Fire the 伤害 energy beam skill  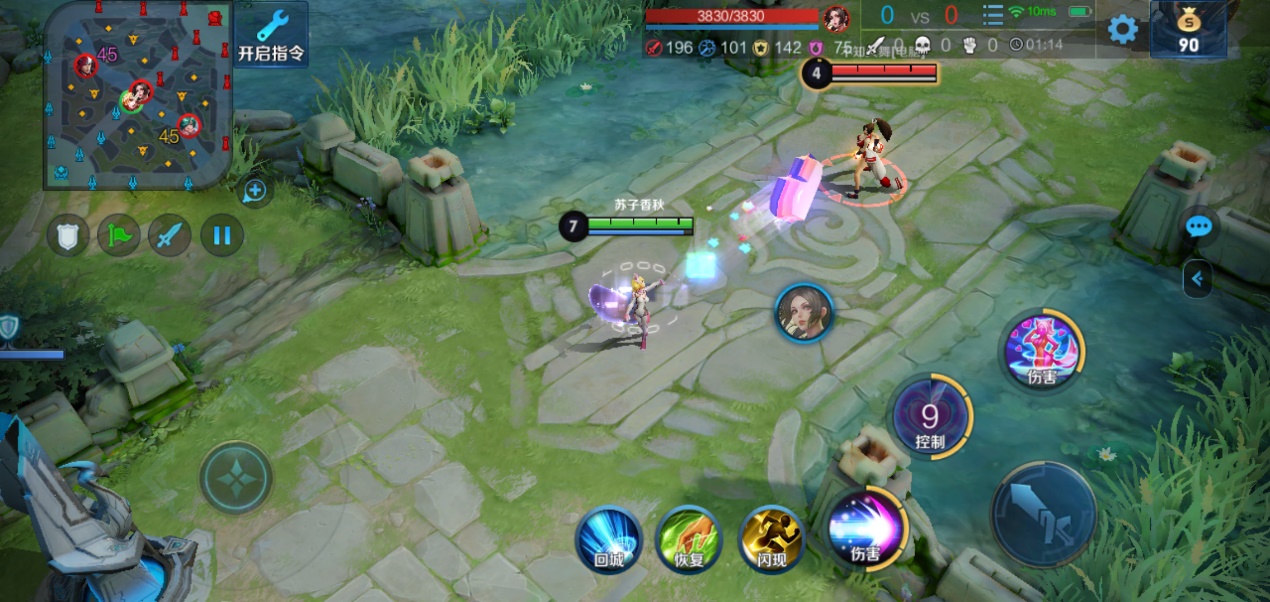coord(866,528)
